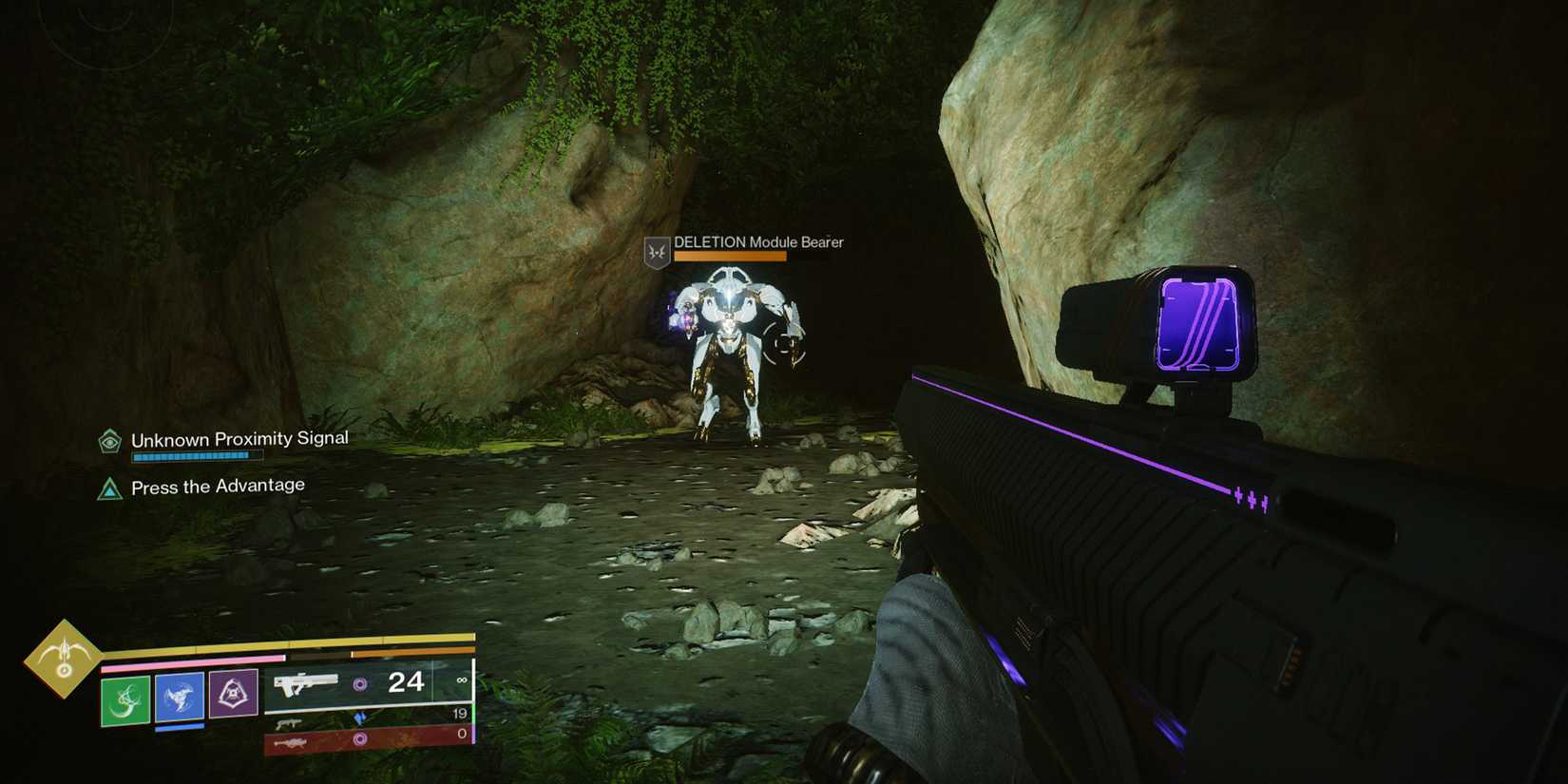Viewport: 1568px width, 784px height.
Task: Select the secondary weapon icon above reserve count
Action: coord(290,723)
